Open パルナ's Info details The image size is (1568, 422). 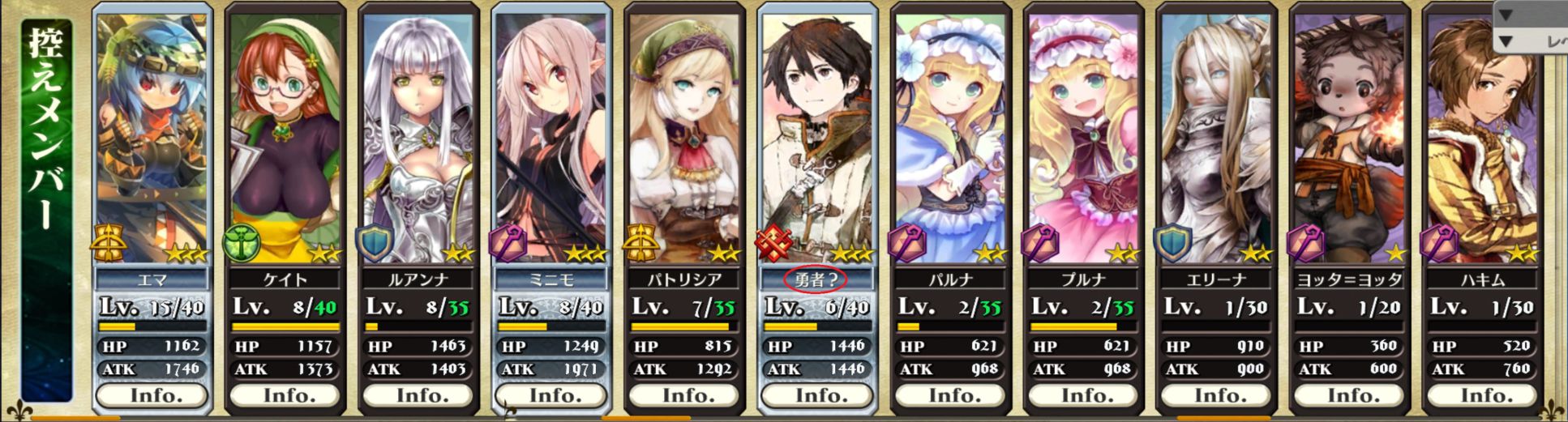[x=950, y=395]
